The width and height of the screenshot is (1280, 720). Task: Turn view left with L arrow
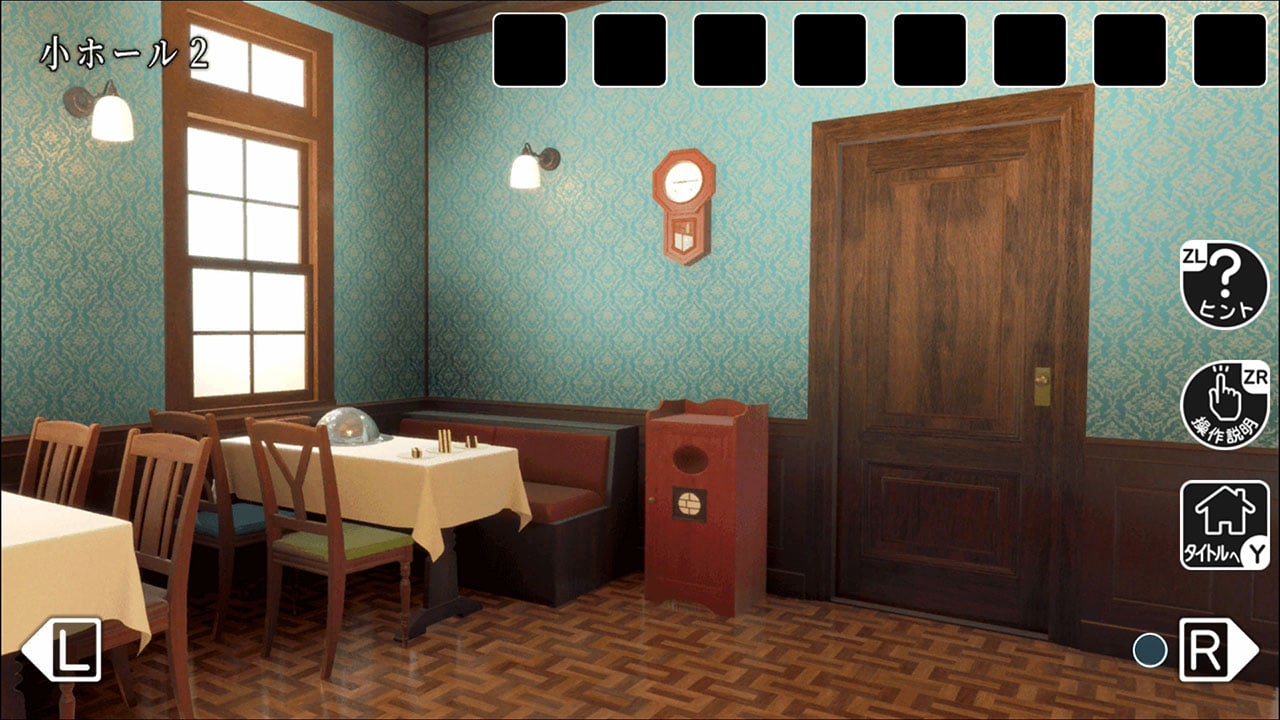pyautogui.click(x=62, y=649)
